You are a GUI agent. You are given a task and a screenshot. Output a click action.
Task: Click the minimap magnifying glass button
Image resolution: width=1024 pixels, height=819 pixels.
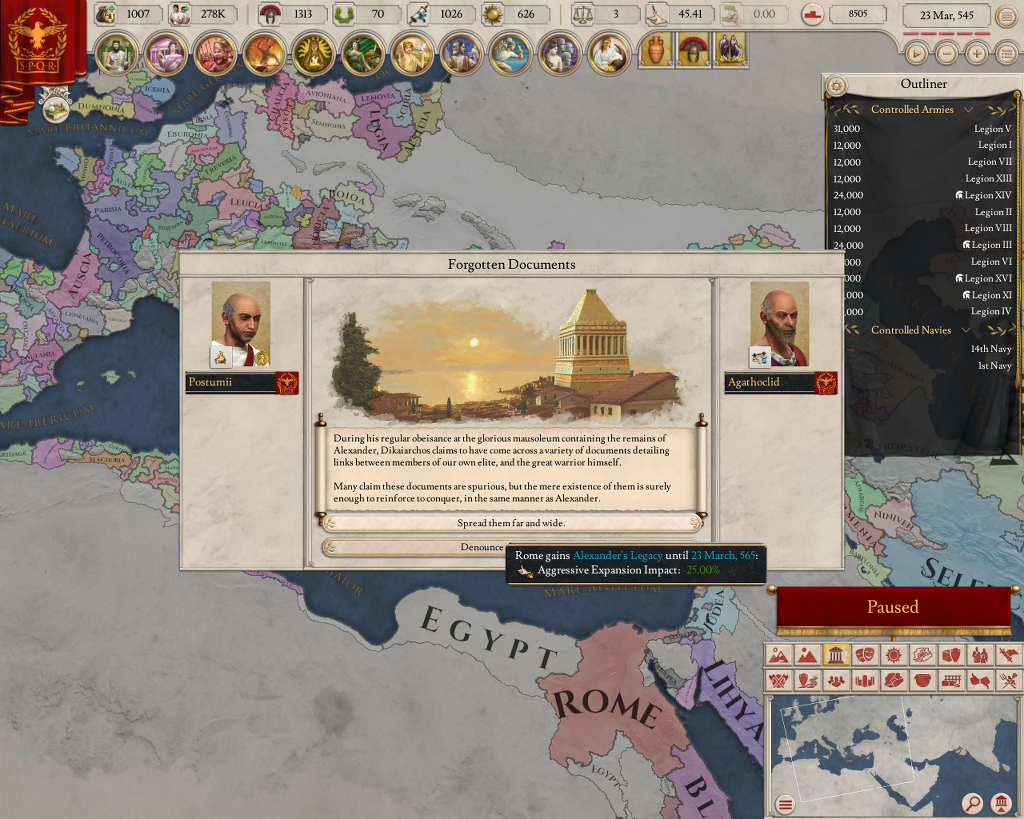(x=971, y=802)
